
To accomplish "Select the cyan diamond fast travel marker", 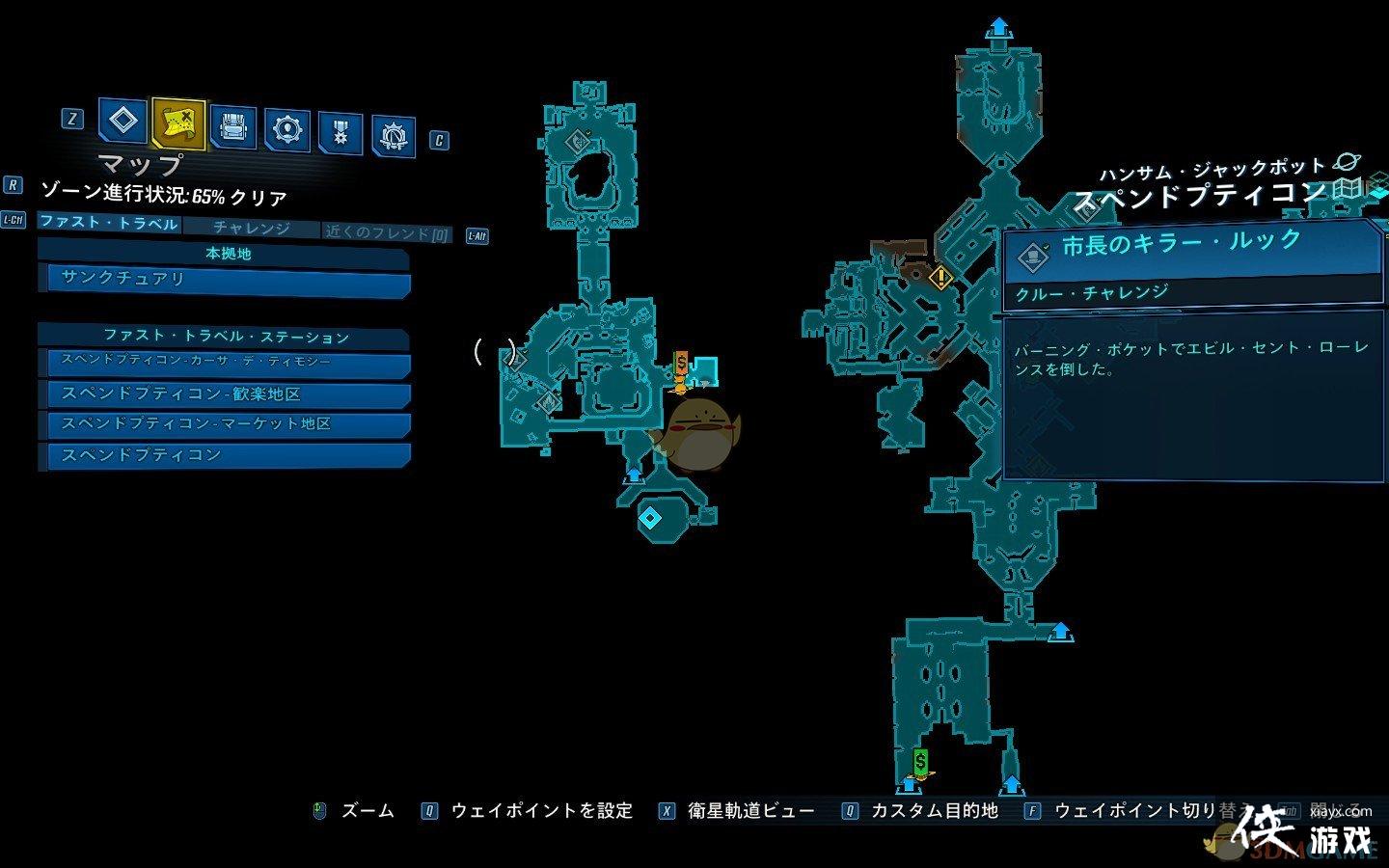I will coord(650,518).
